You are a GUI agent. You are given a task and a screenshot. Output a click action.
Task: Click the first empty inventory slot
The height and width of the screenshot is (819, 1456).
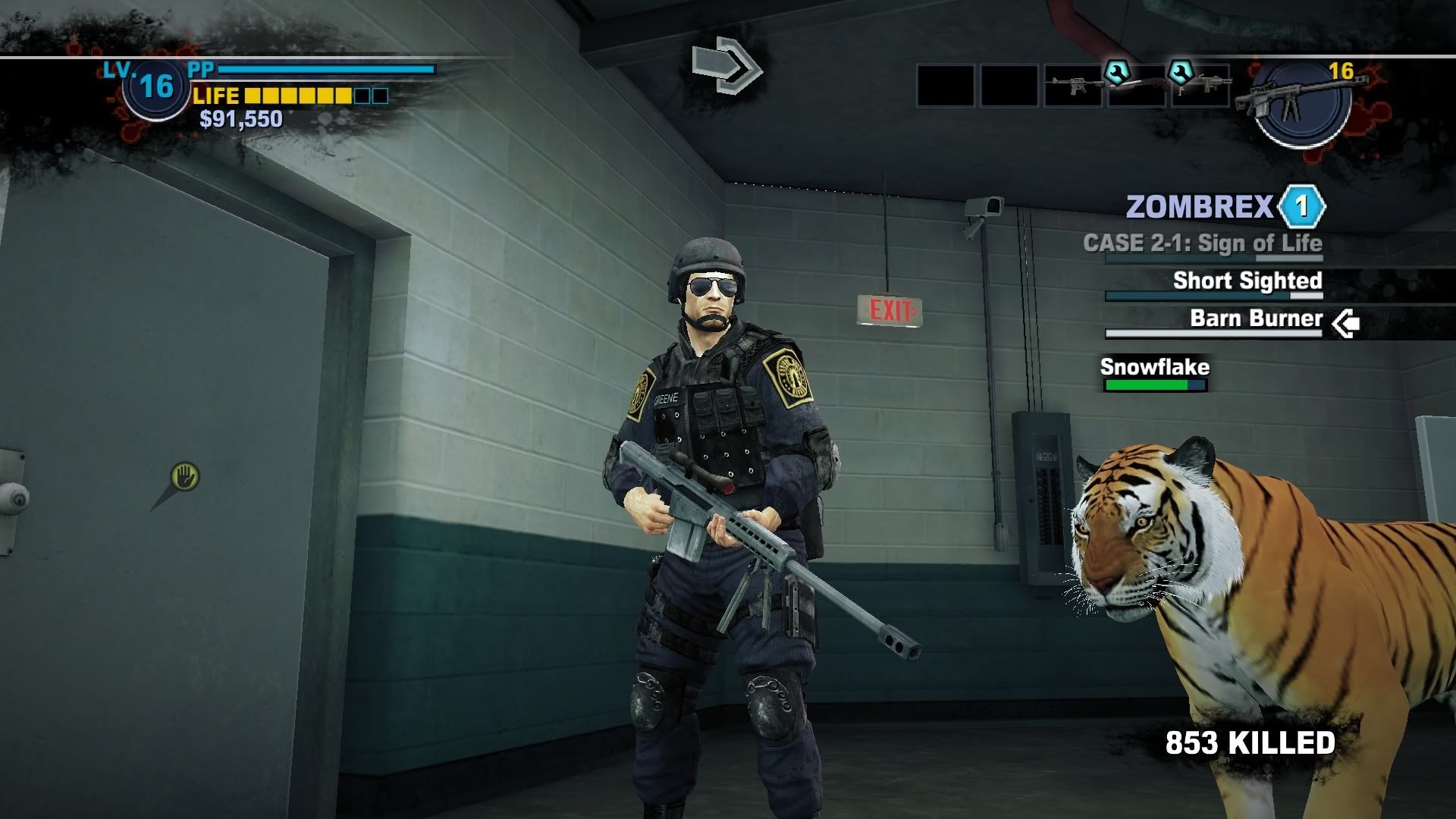point(946,86)
